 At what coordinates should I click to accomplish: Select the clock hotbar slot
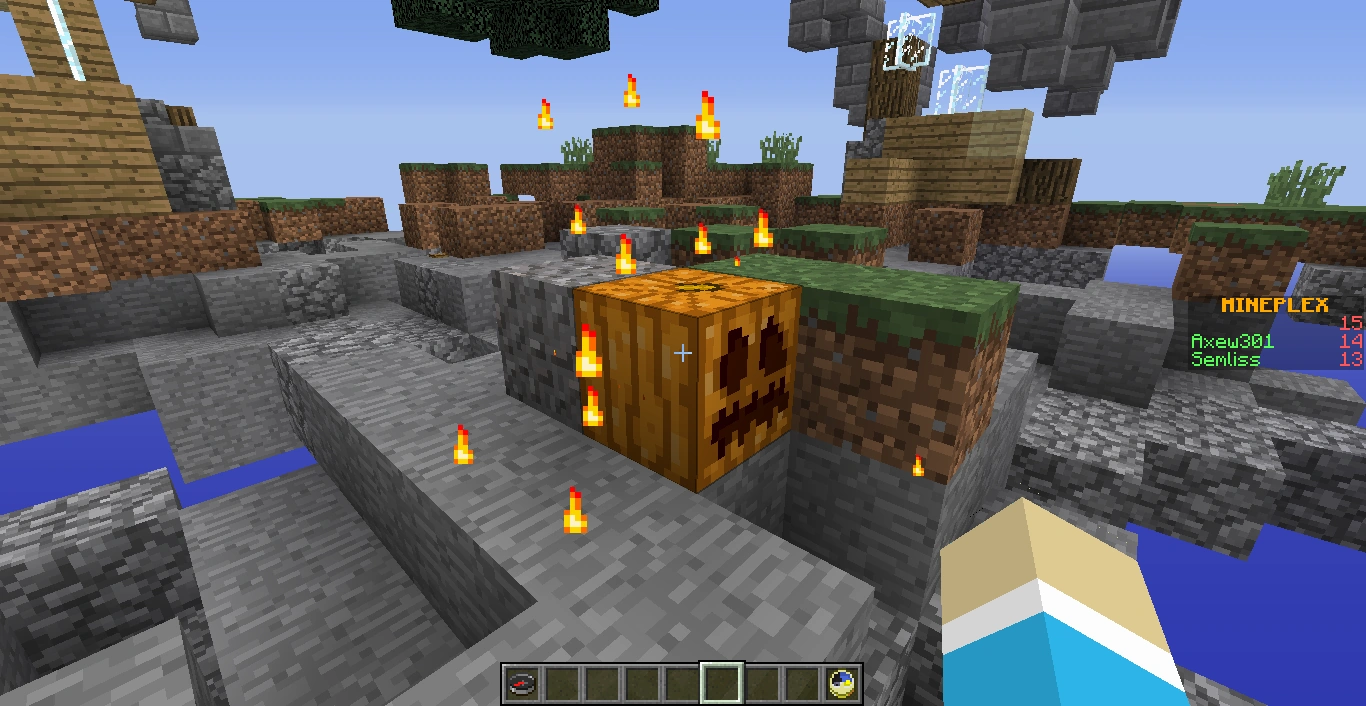pos(843,685)
